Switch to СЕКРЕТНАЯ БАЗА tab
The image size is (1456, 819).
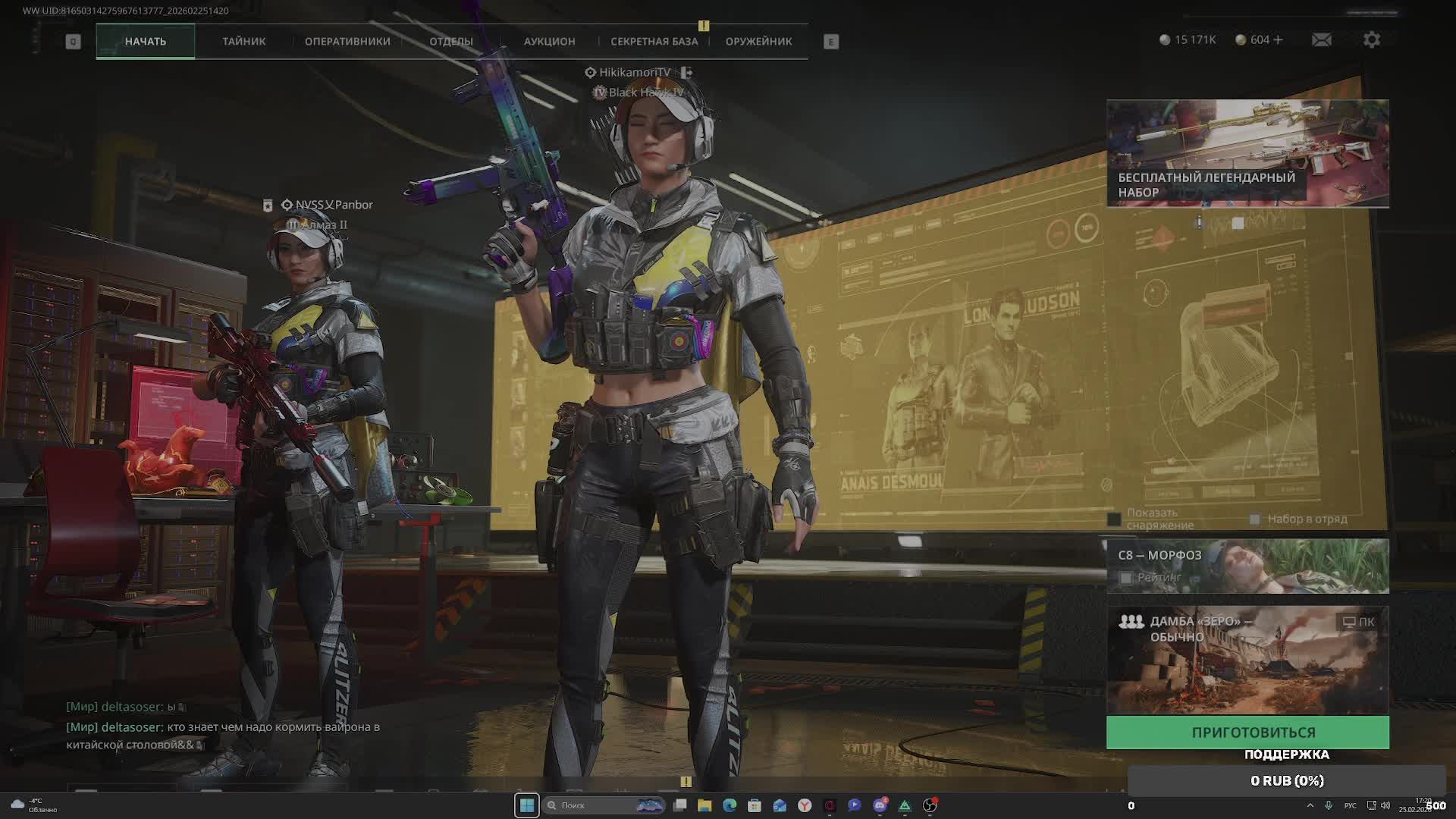[654, 42]
